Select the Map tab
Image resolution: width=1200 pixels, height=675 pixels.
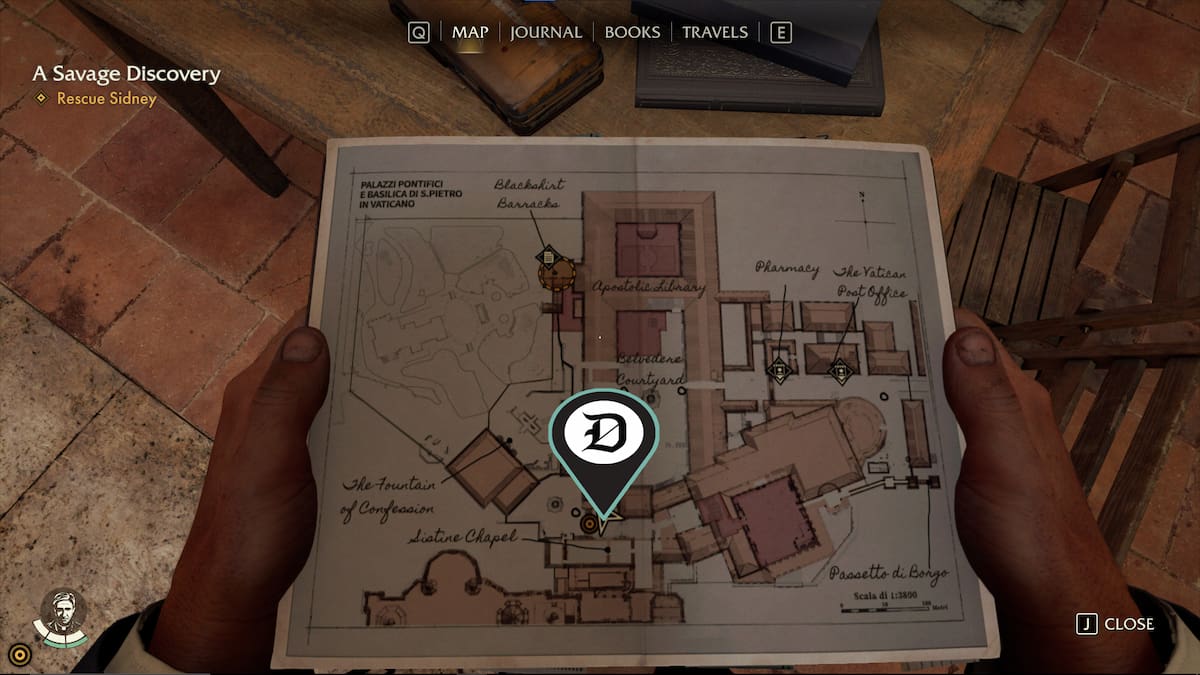470,32
